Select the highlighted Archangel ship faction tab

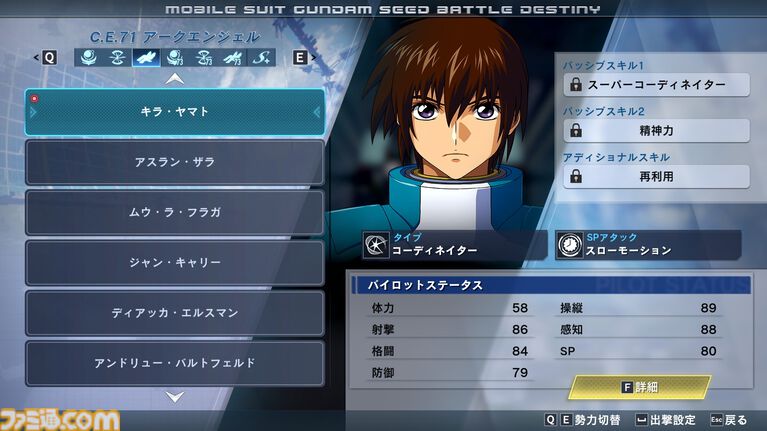point(145,57)
